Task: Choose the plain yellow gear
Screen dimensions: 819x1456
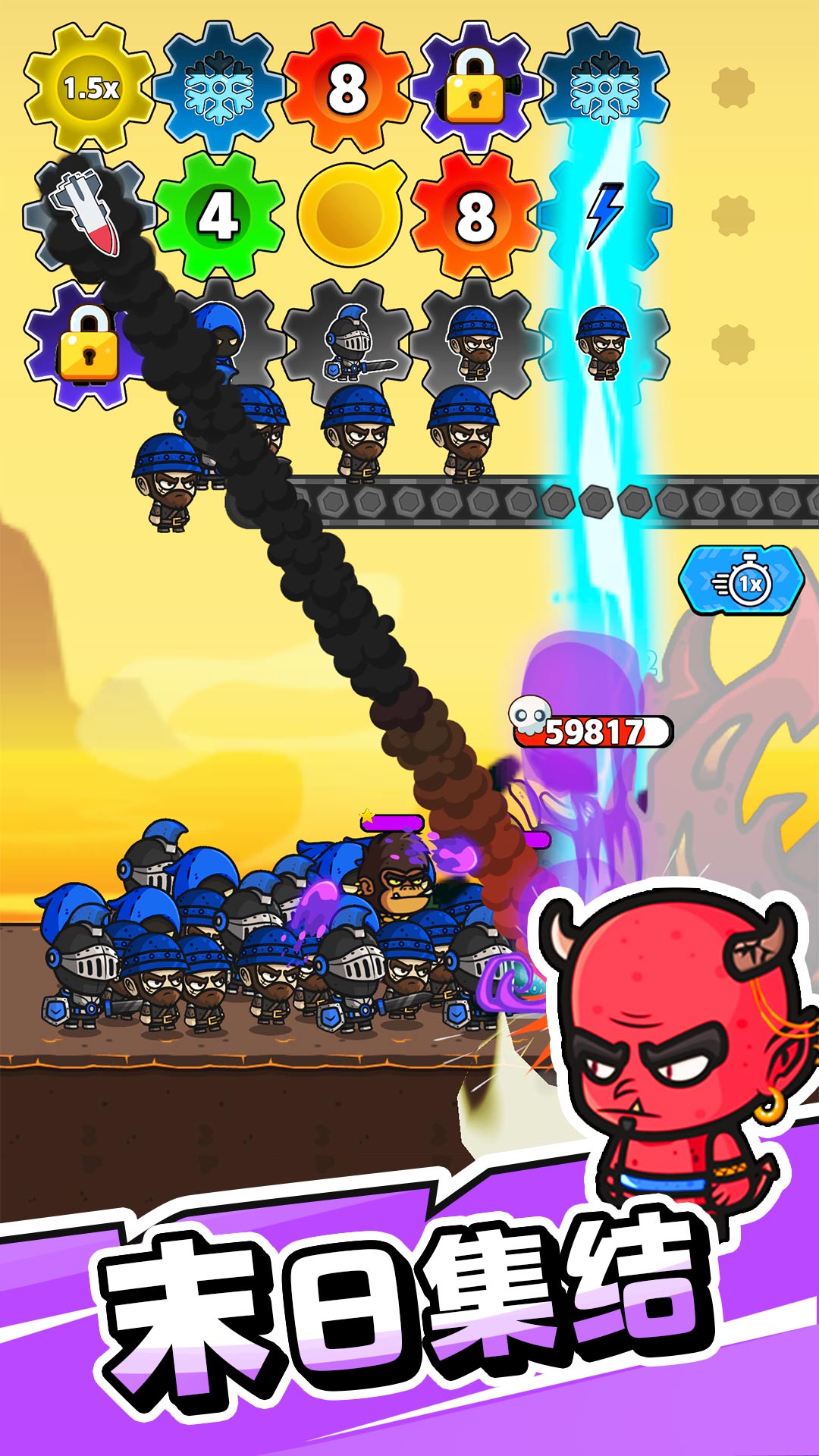Action: pyautogui.click(x=349, y=215)
